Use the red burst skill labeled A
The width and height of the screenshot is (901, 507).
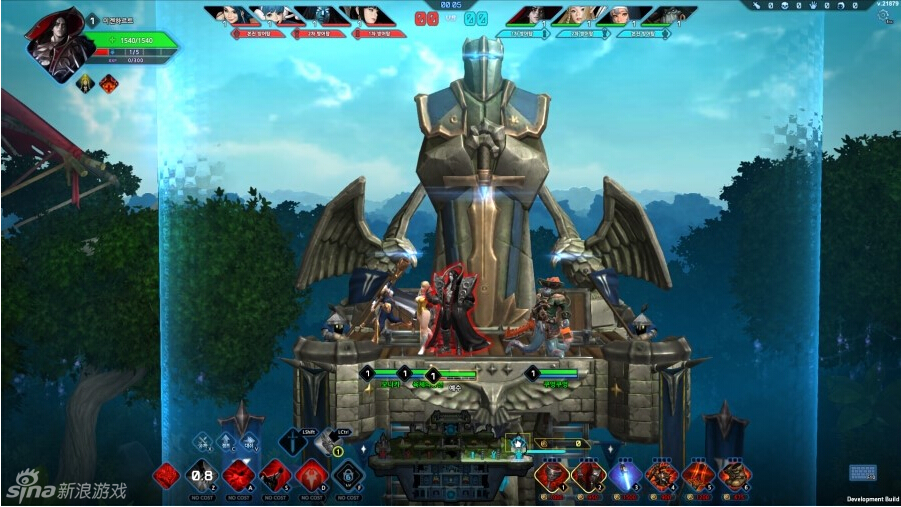coord(238,475)
